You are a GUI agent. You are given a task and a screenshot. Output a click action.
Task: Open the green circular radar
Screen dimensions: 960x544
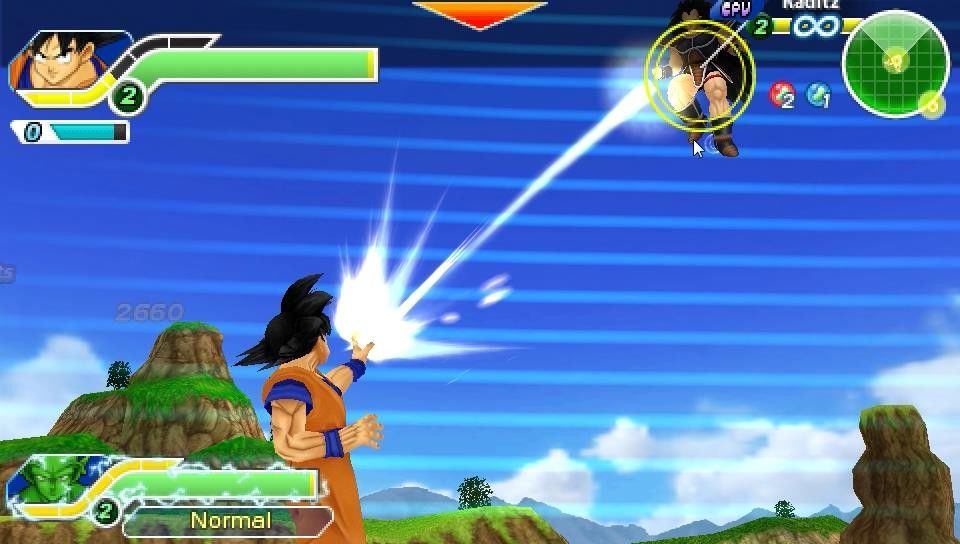pos(894,64)
